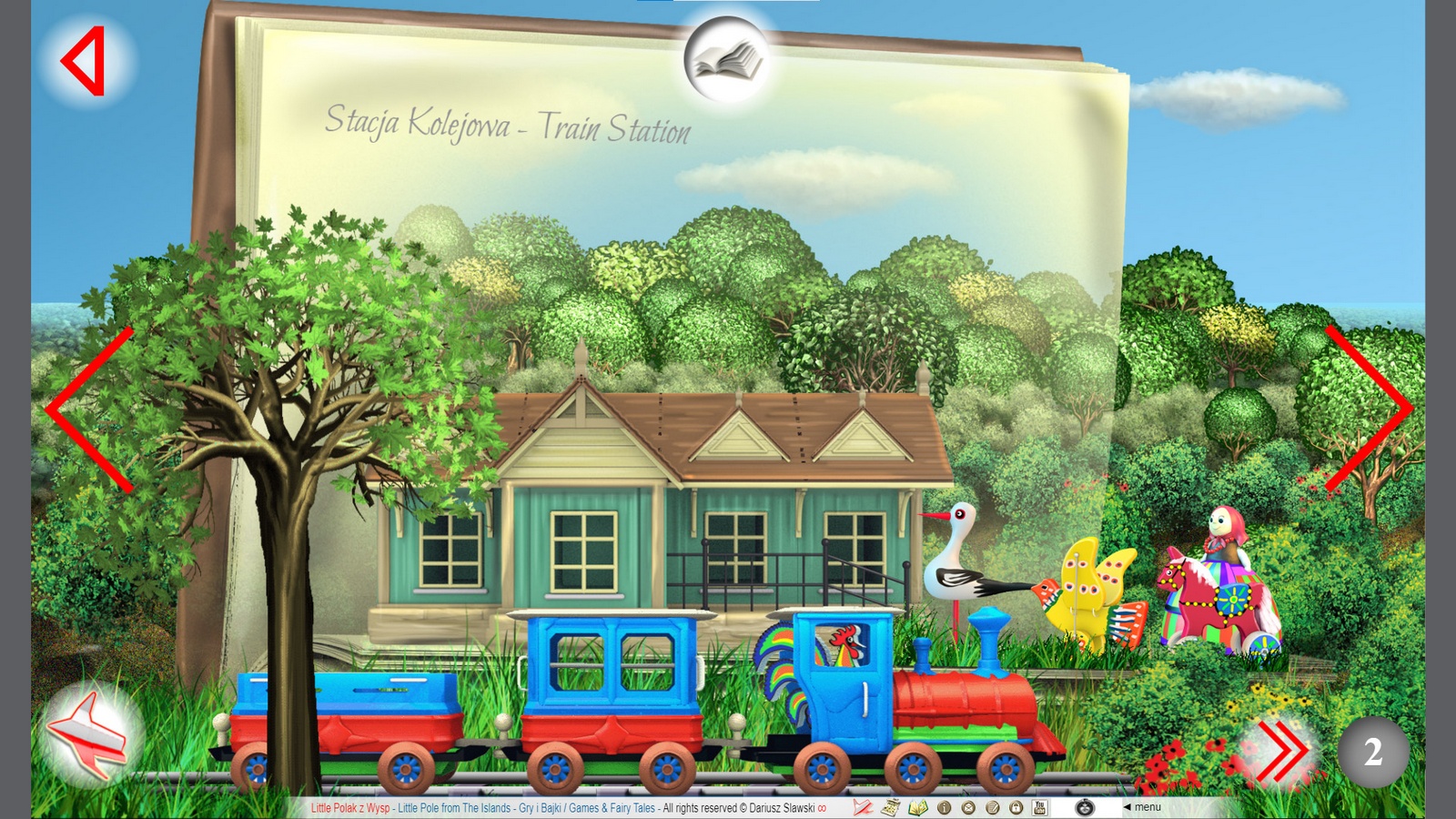Follow the Little Polak z Wysp link

click(349, 807)
